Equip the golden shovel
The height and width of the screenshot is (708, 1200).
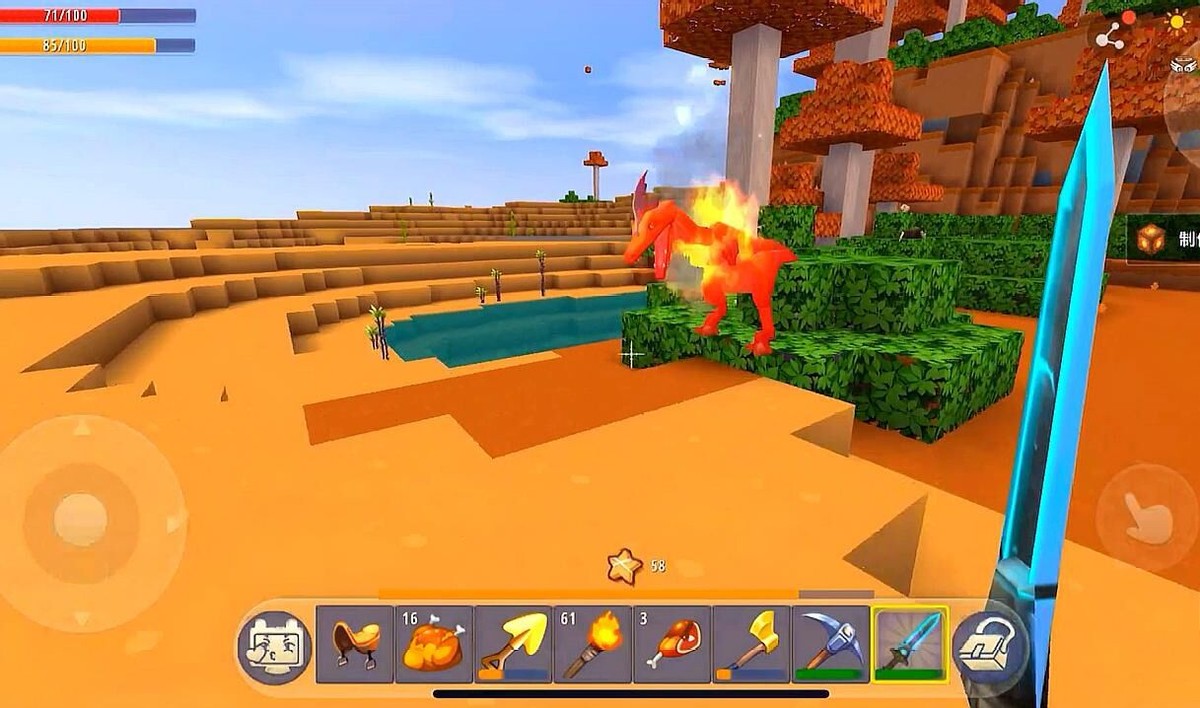(x=513, y=644)
